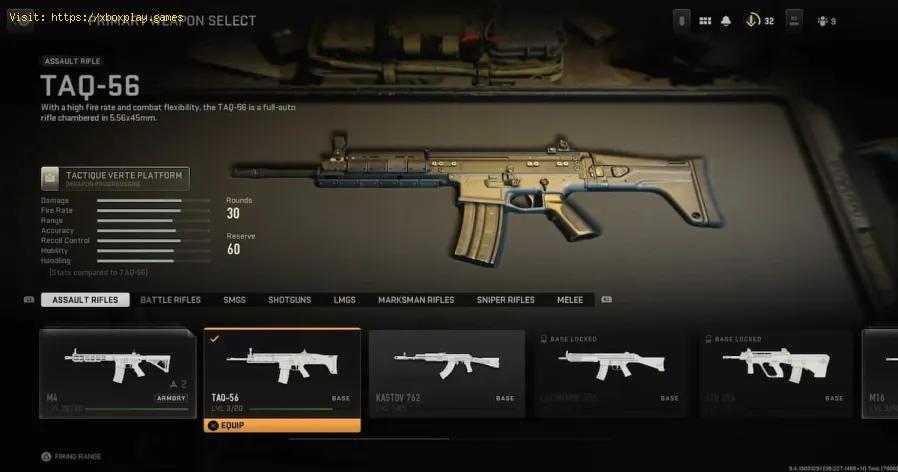This screenshot has height=472, width=898.
Task: Switch to the Assault Rifles tab
Action: [x=85, y=300]
